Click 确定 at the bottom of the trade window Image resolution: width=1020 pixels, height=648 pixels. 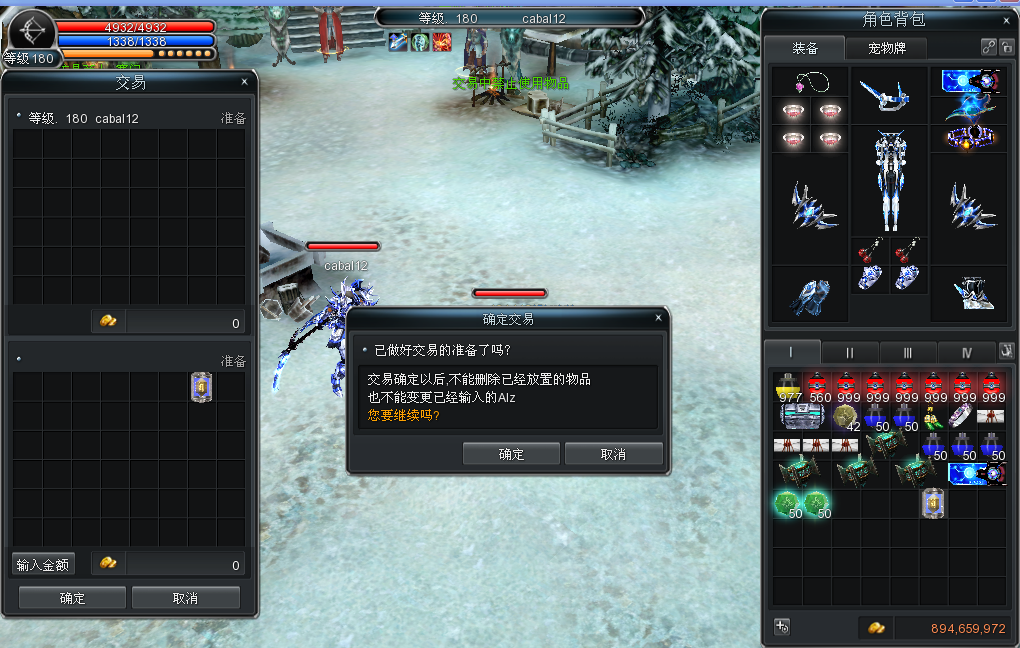coord(72,598)
